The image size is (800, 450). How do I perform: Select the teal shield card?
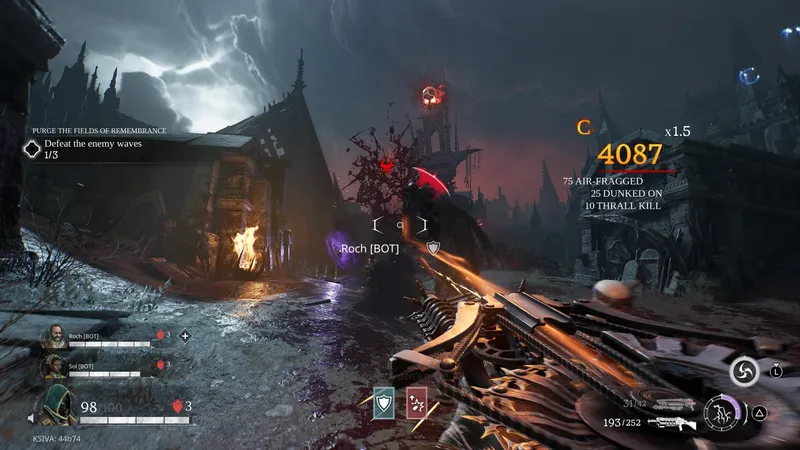click(384, 401)
